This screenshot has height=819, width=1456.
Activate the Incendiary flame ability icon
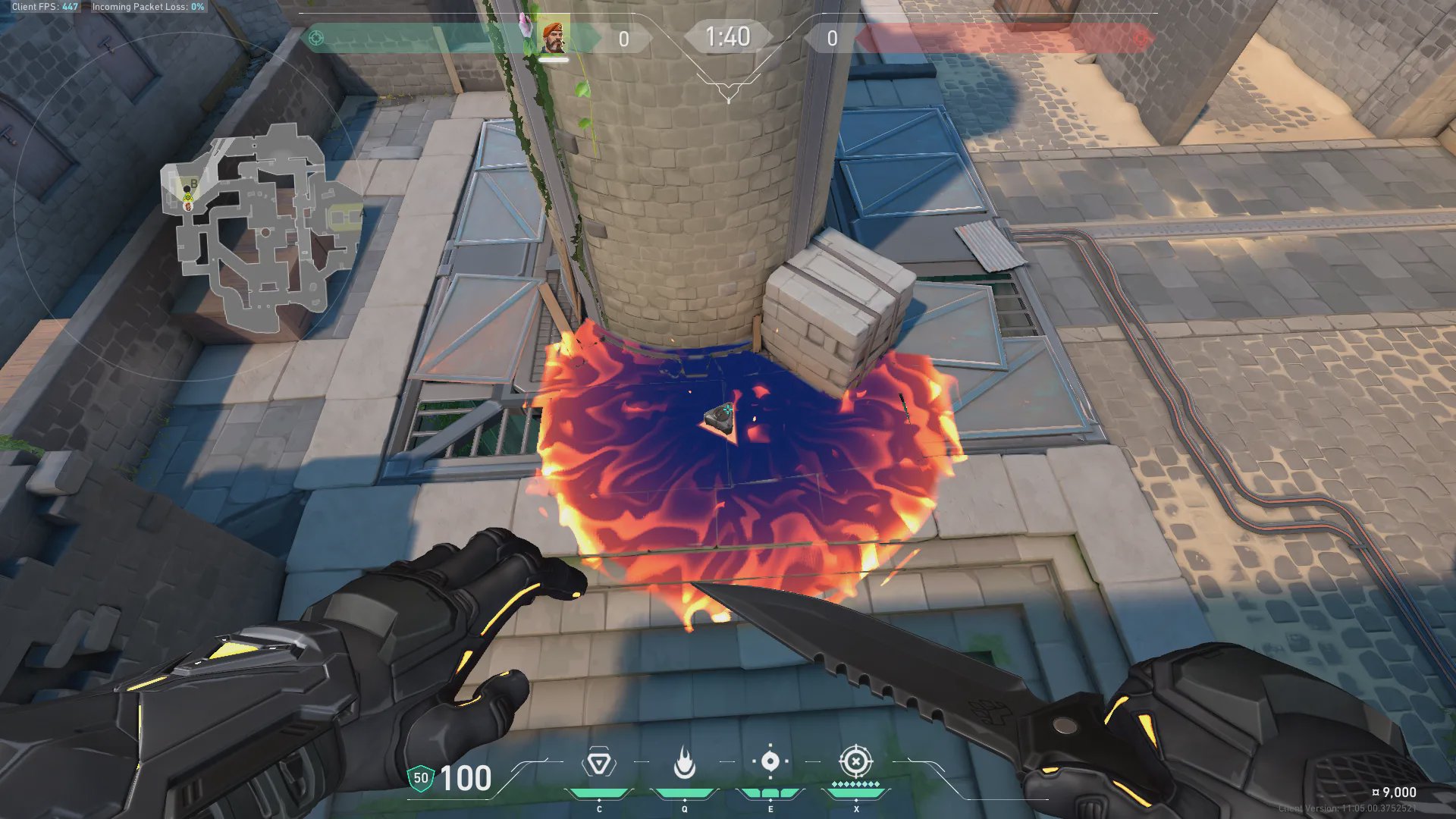(x=684, y=763)
